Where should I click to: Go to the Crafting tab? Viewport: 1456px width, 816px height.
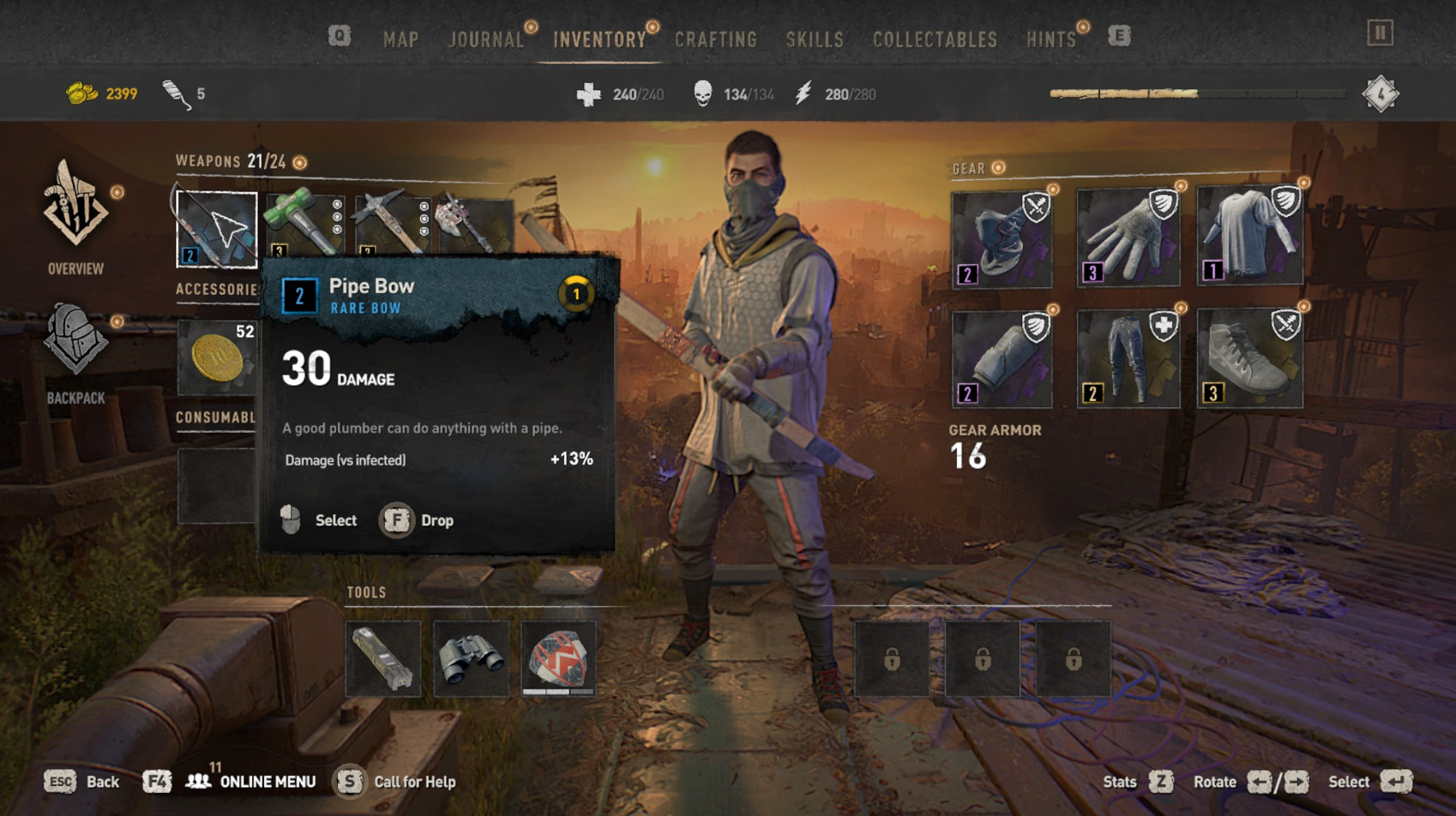(x=716, y=39)
